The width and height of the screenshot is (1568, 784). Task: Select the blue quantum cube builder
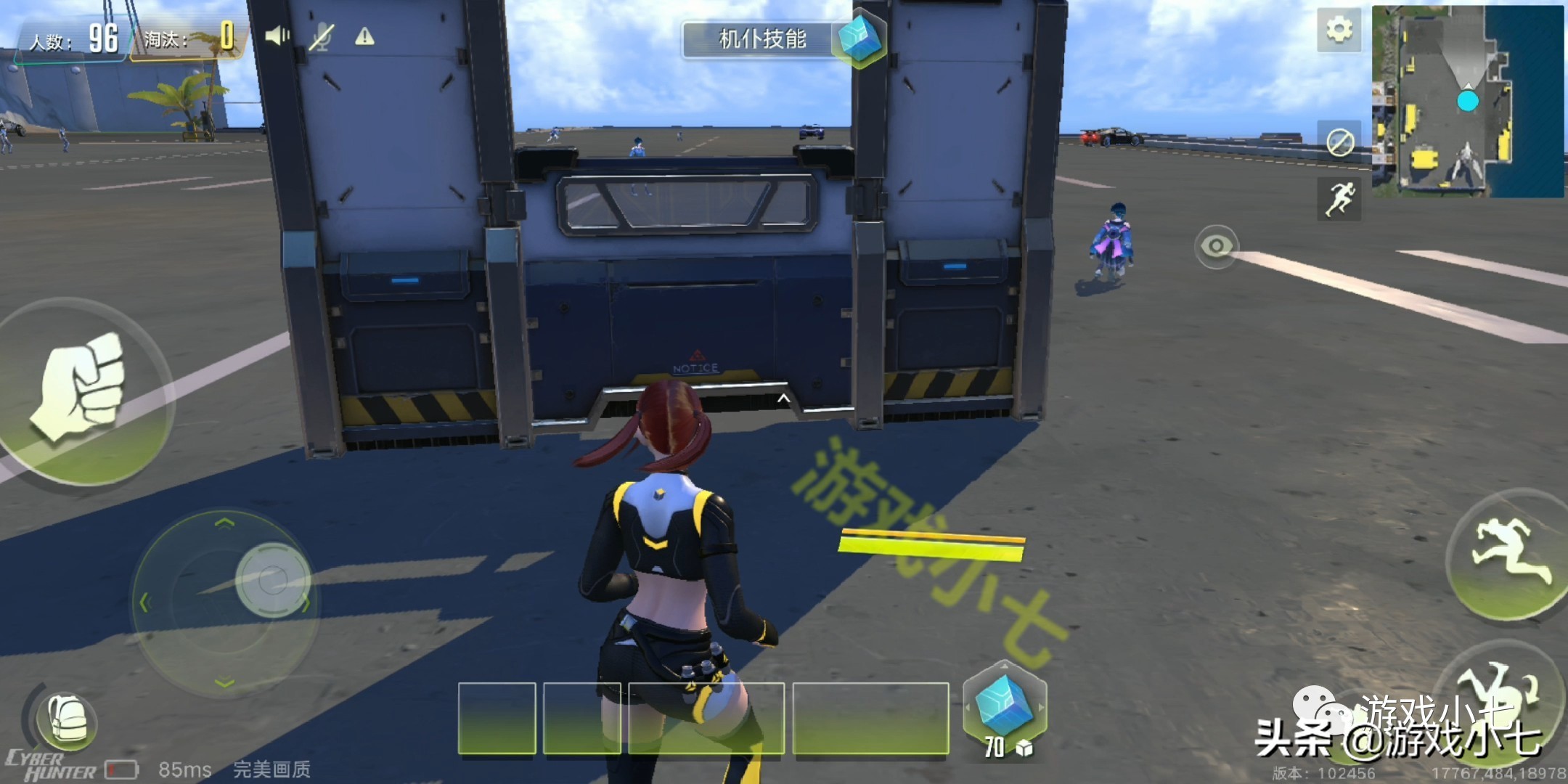[1004, 706]
